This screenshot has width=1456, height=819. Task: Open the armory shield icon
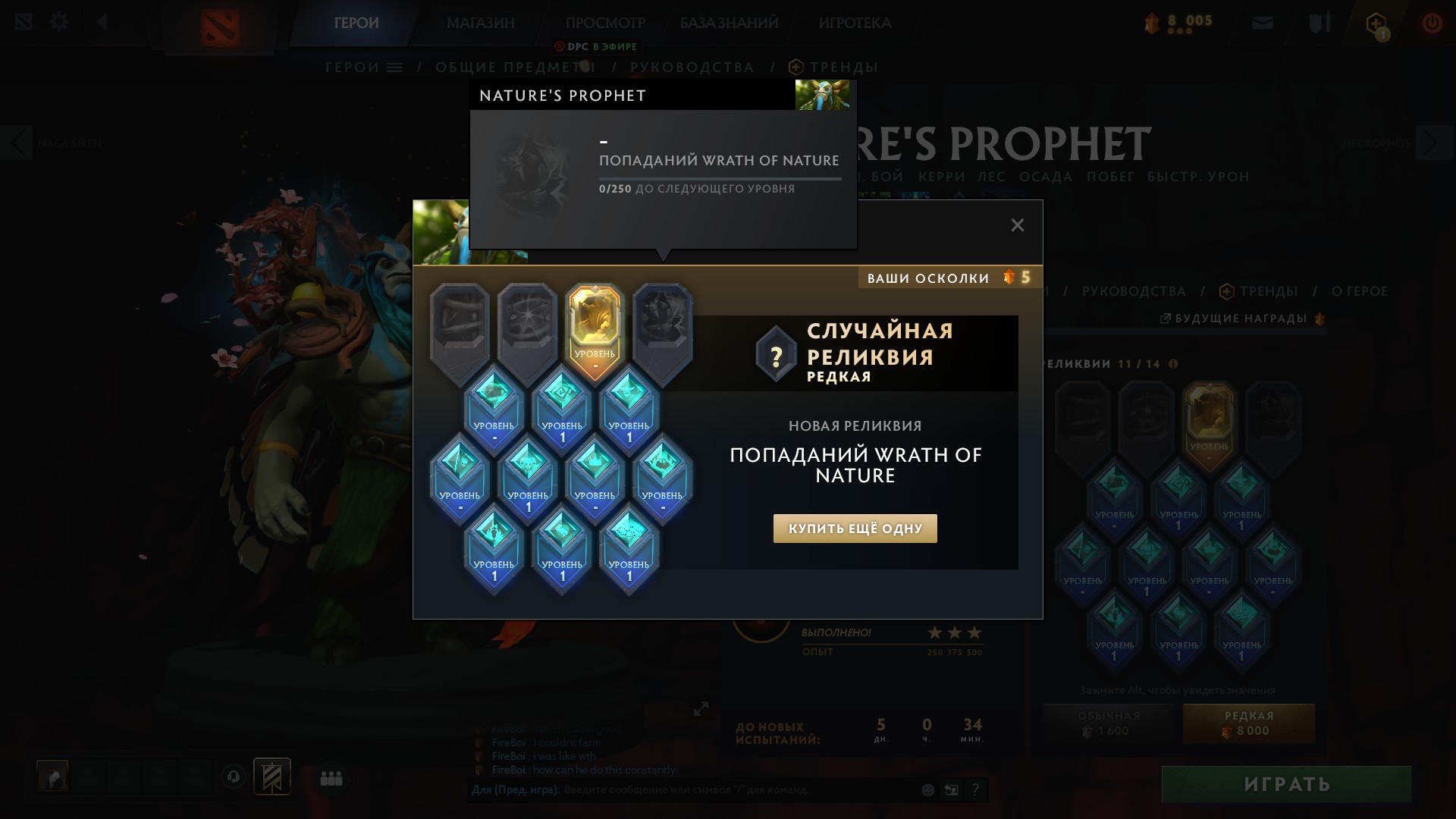pos(1319,23)
